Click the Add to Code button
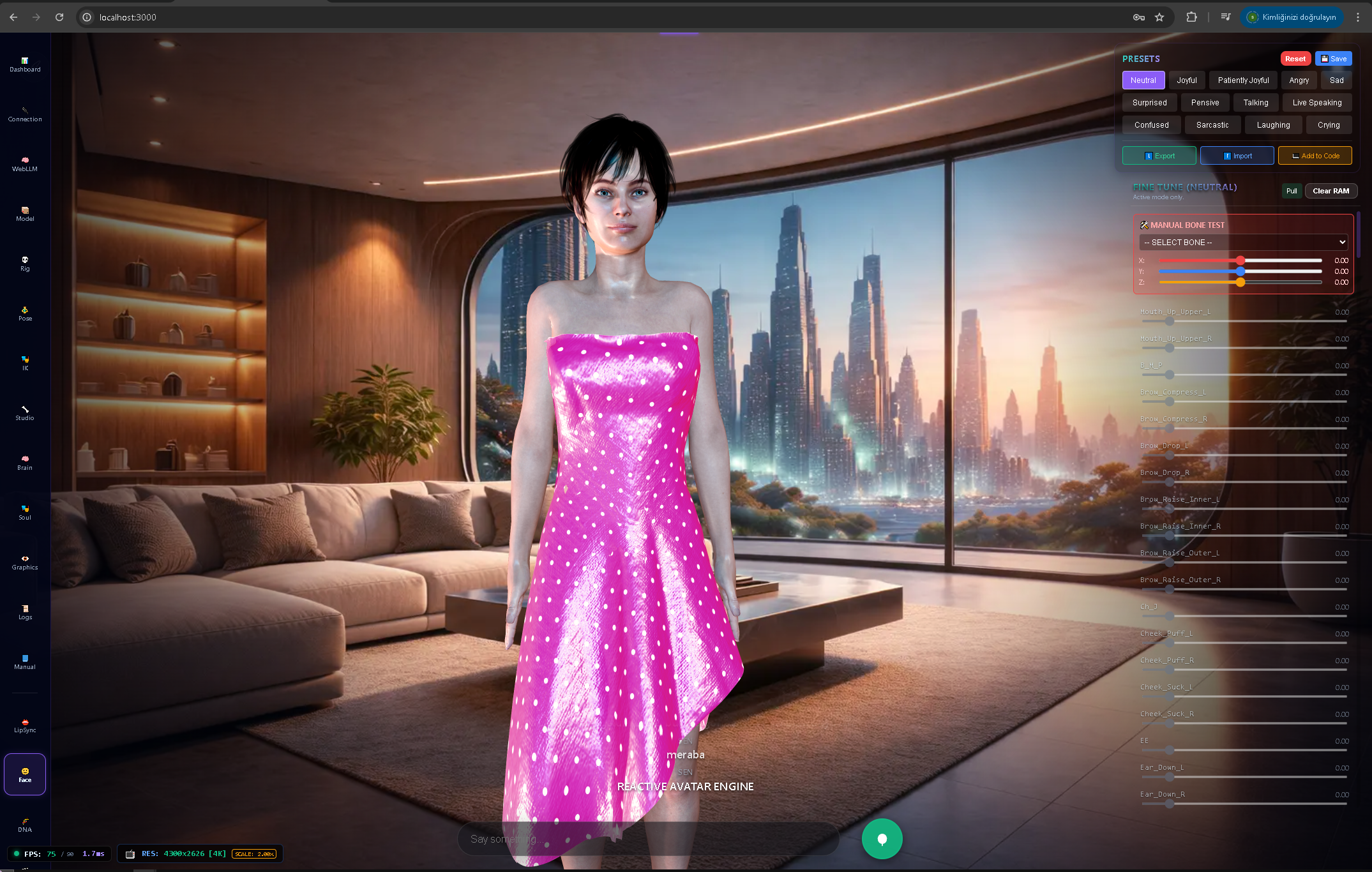The height and width of the screenshot is (872, 1372). tap(1315, 155)
